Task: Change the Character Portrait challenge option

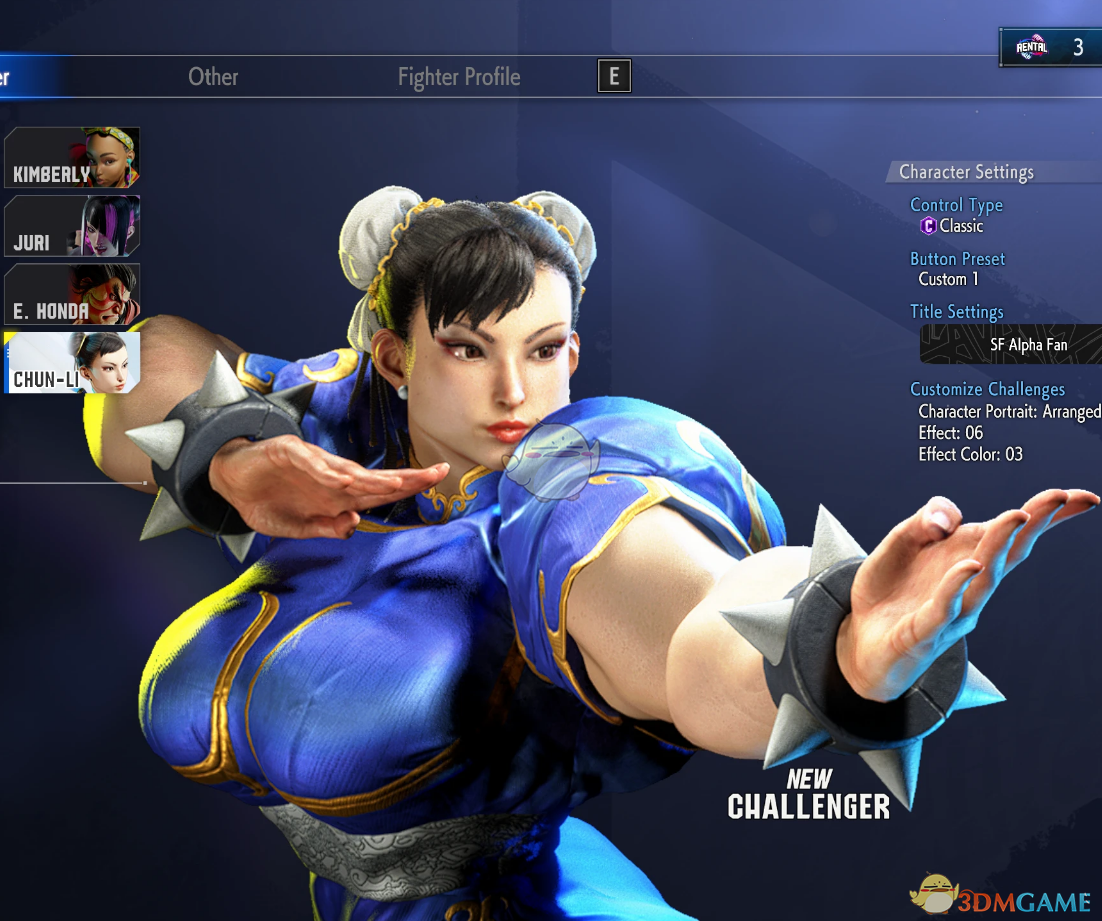Action: pos(1008,411)
